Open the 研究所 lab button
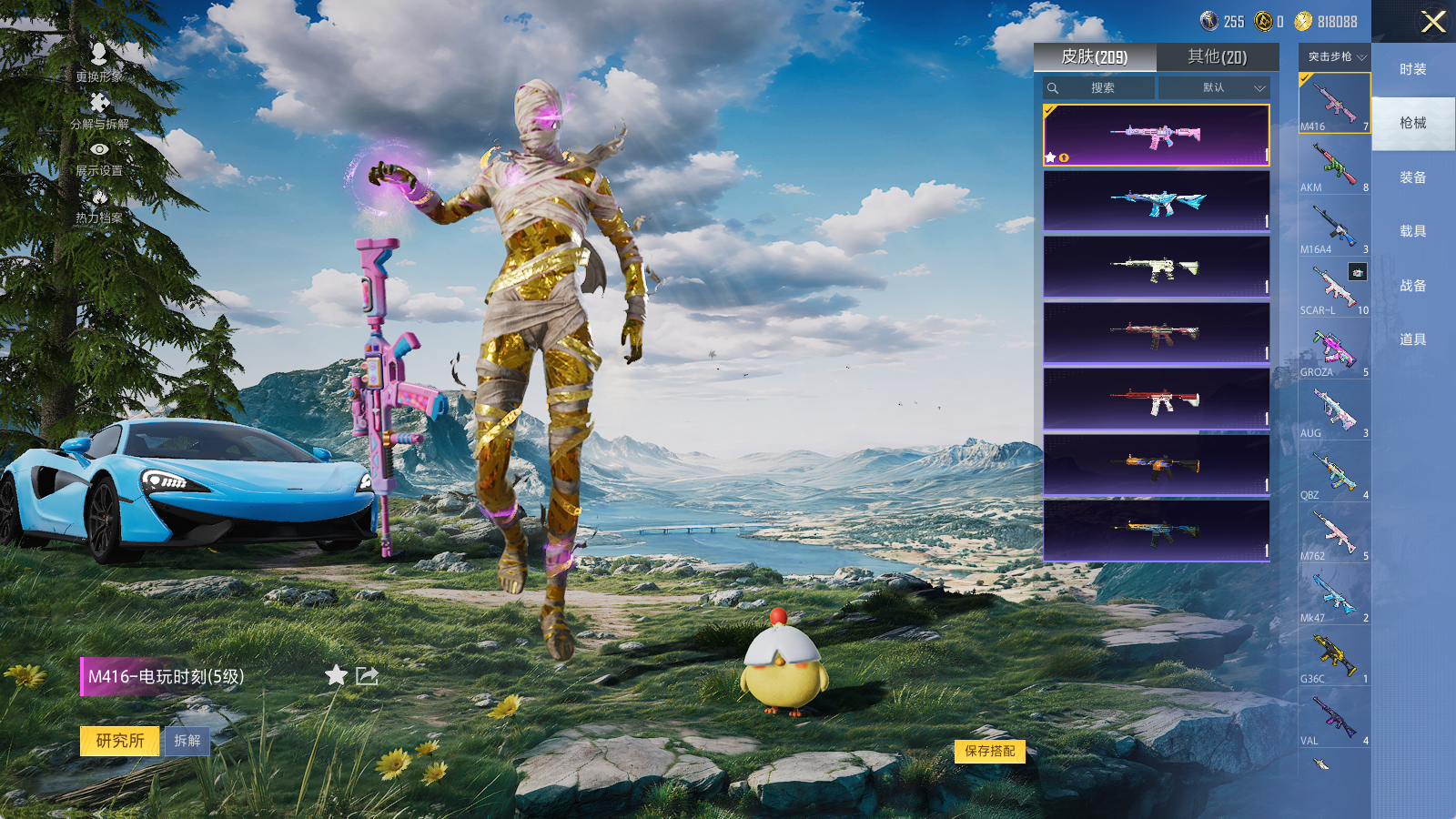This screenshot has height=819, width=1456. coord(120,741)
